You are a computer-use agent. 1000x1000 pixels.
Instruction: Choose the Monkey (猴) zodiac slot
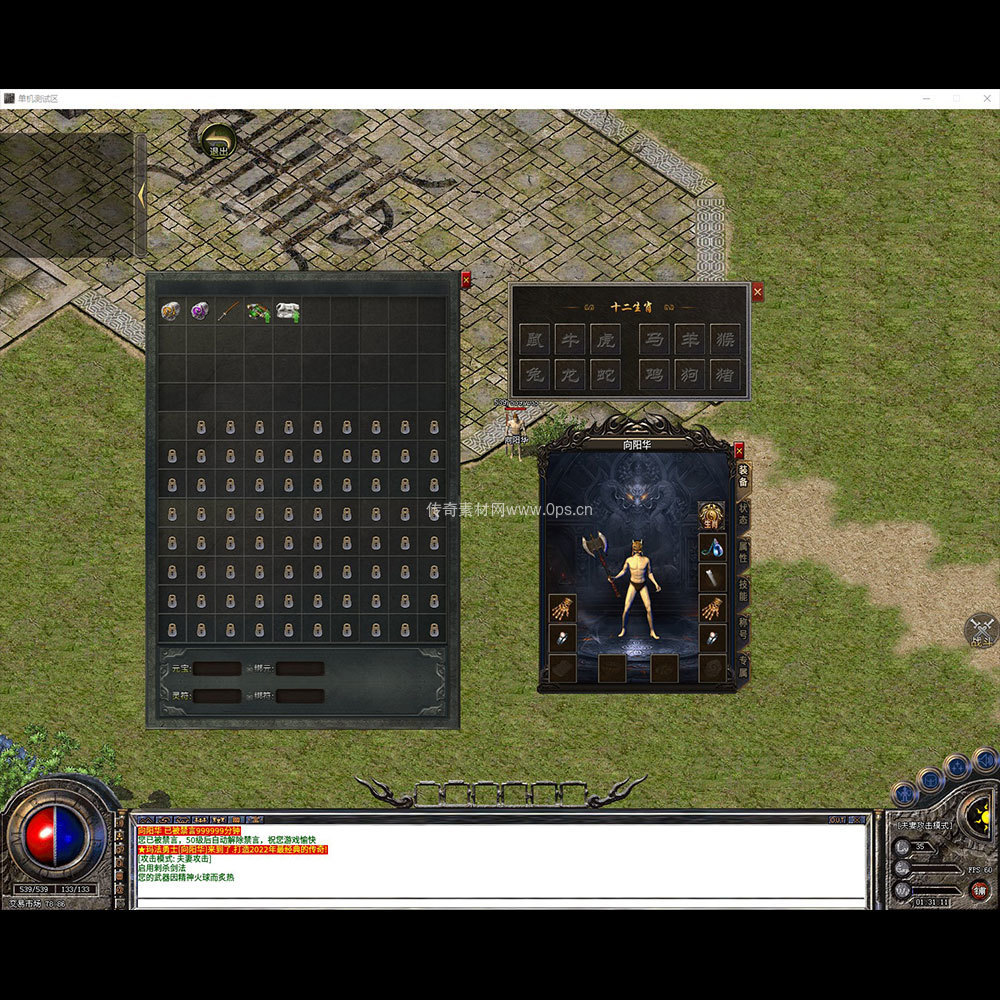[724, 341]
